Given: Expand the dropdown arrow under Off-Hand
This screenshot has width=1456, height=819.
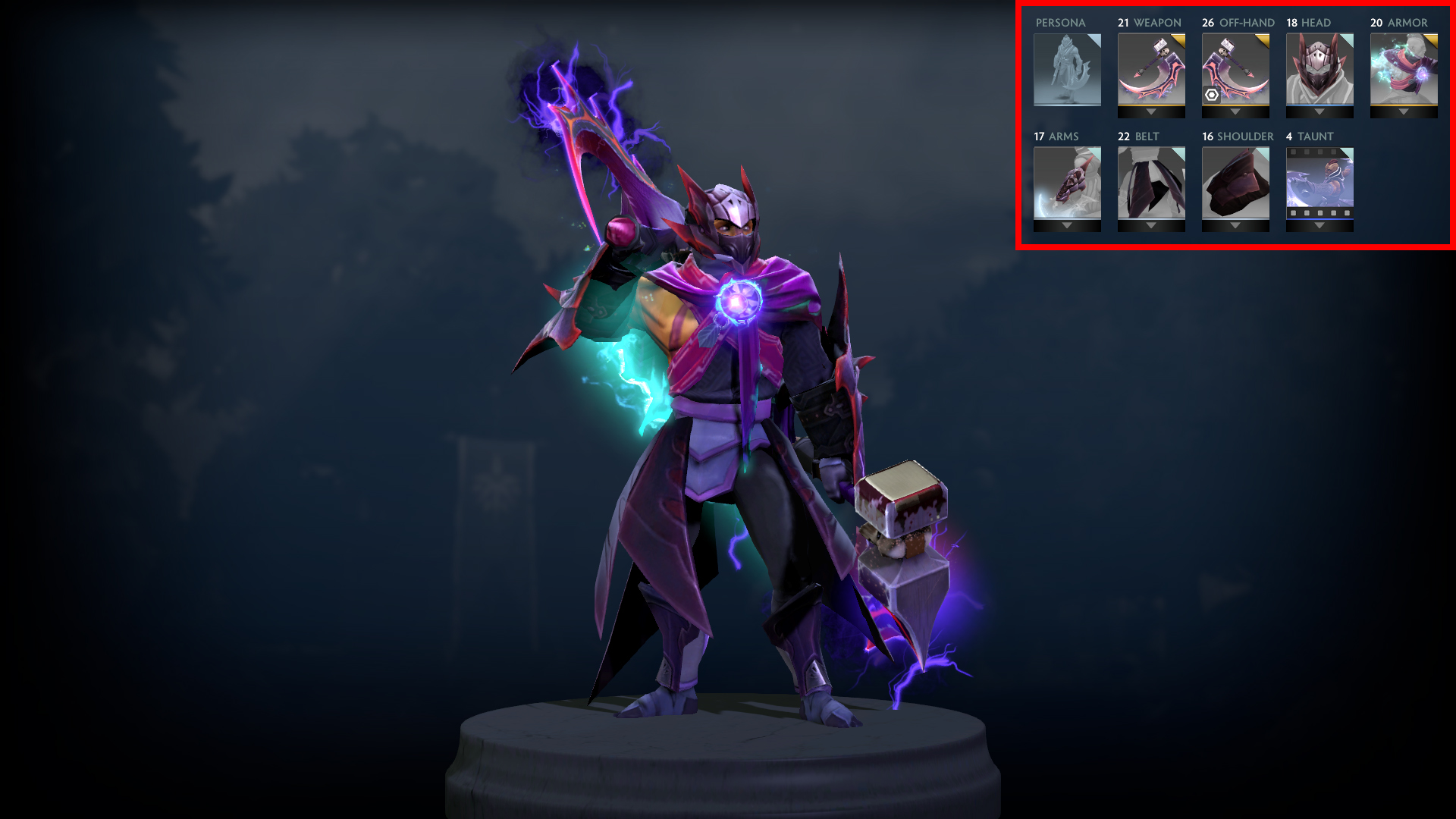Looking at the screenshot, I should 1235,112.
